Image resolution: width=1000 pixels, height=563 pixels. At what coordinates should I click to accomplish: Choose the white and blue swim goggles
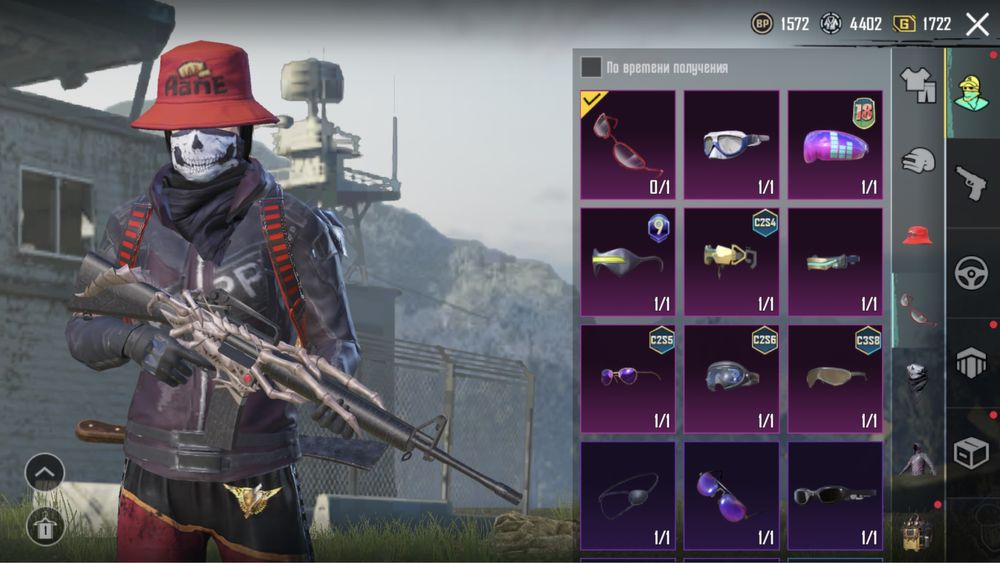coord(732,144)
